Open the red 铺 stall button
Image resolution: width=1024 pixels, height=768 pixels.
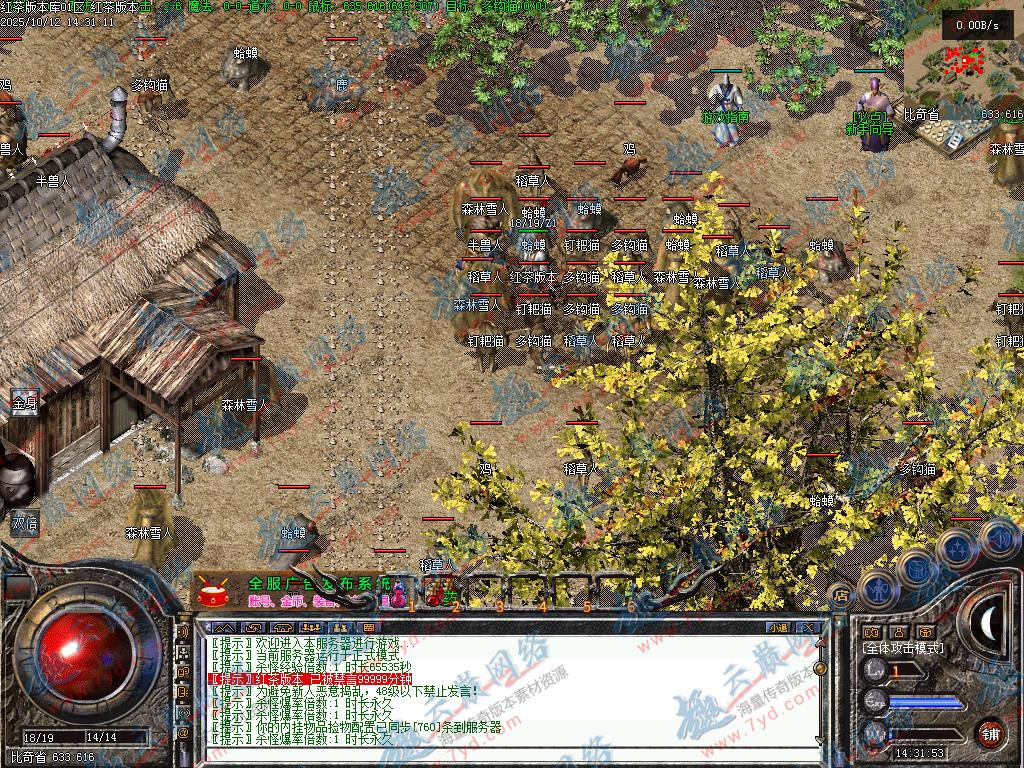tap(990, 731)
